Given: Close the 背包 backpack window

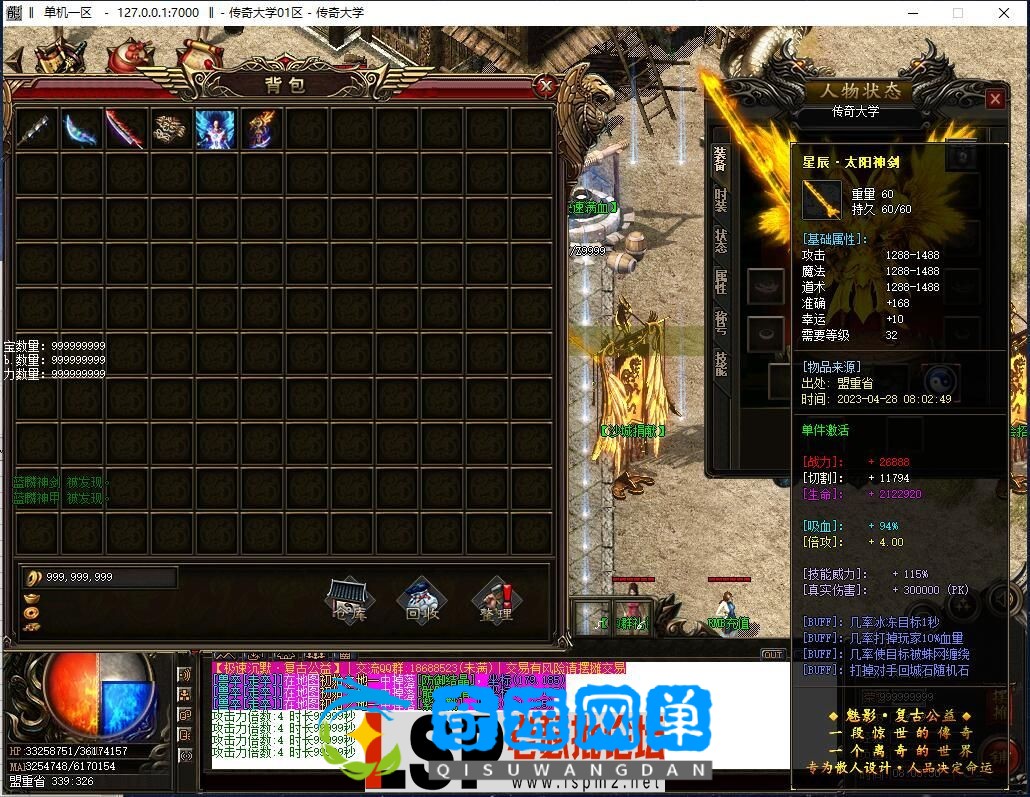Looking at the screenshot, I should (546, 87).
